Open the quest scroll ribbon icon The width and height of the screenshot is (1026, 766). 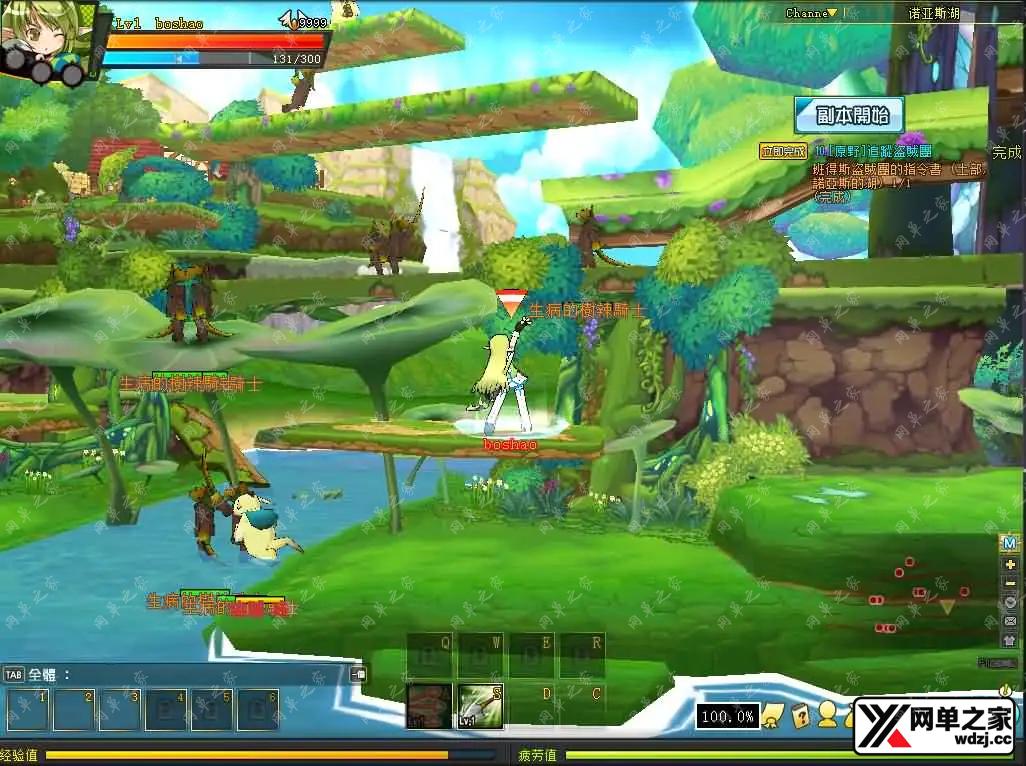[772, 715]
